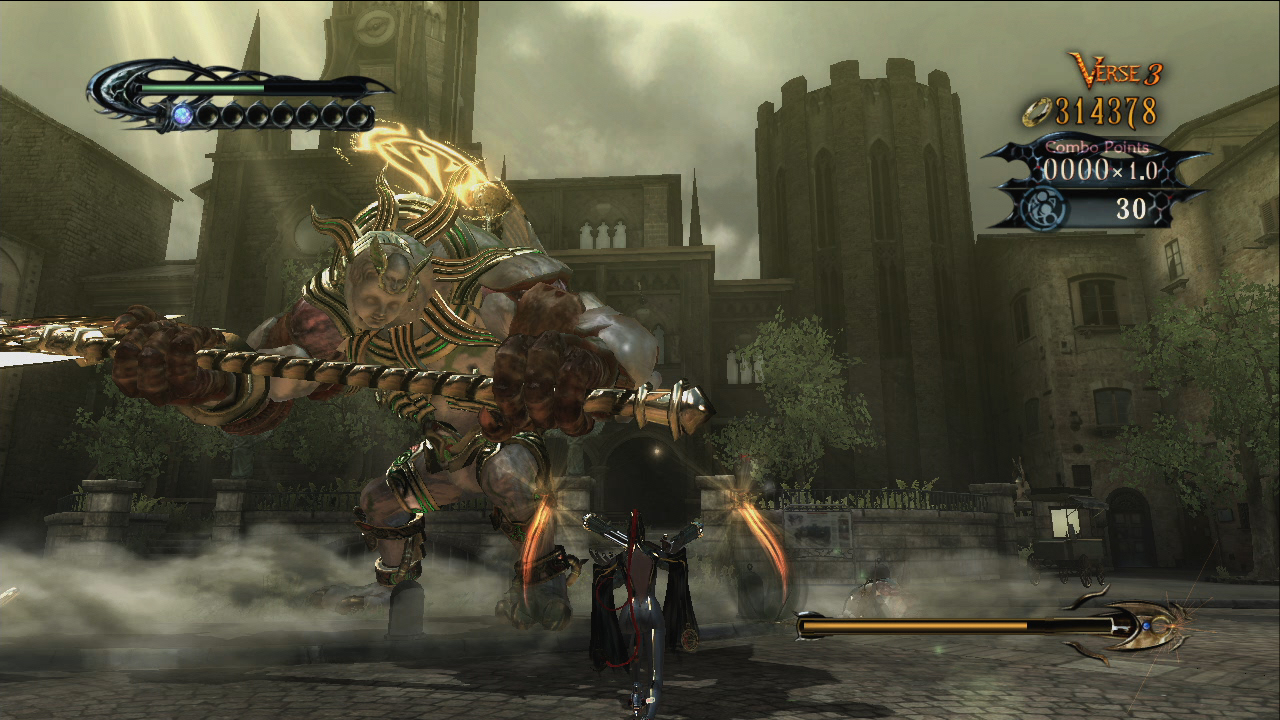
Task: Click the round emblem icon beside 30
Action: tap(1043, 209)
